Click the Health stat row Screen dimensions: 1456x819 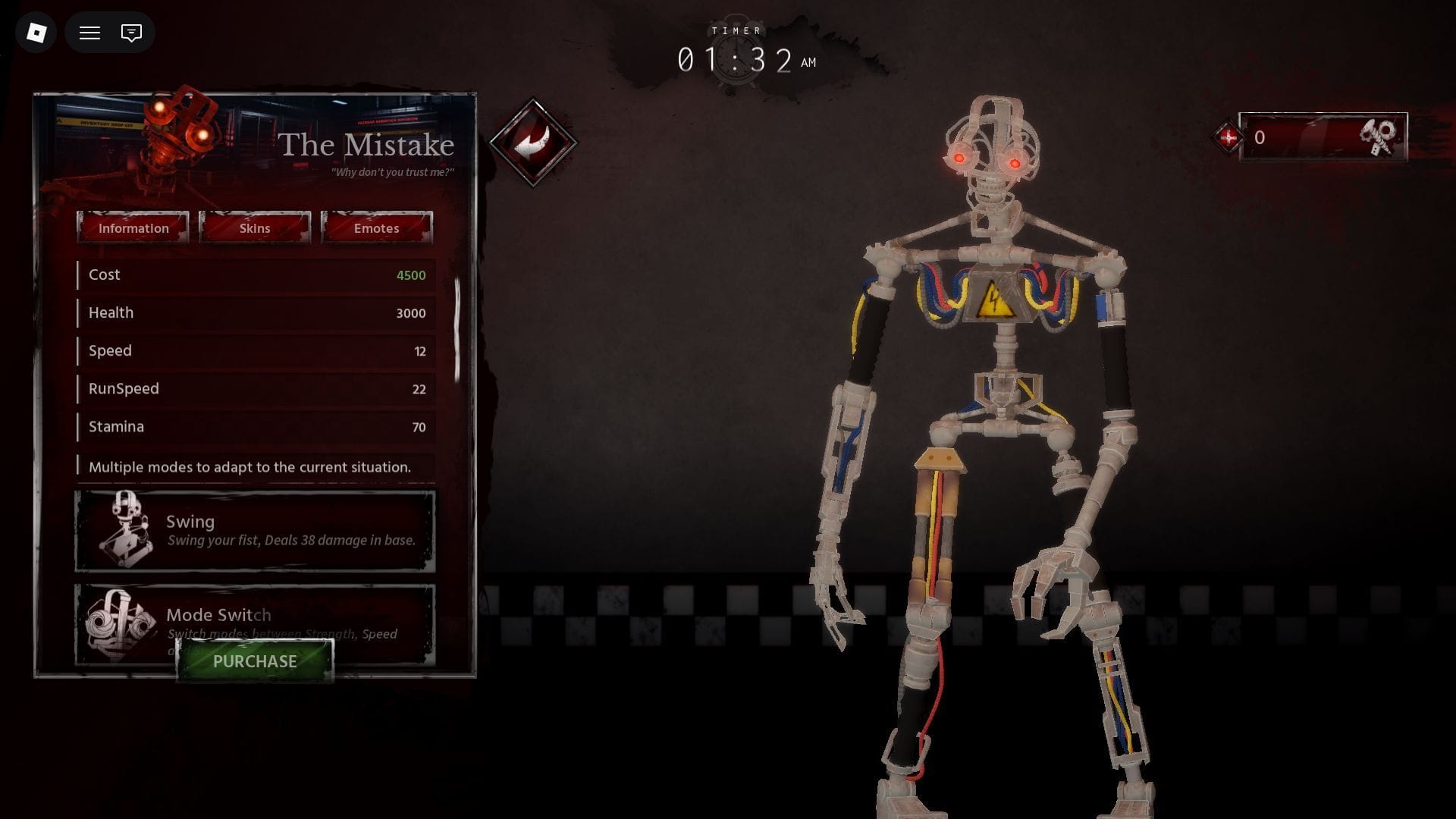[255, 312]
